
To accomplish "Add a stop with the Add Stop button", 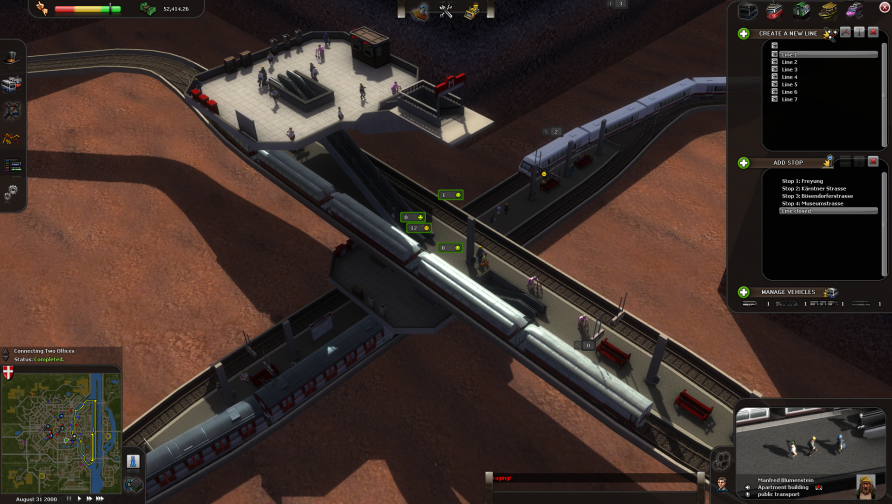I will tap(744, 162).
